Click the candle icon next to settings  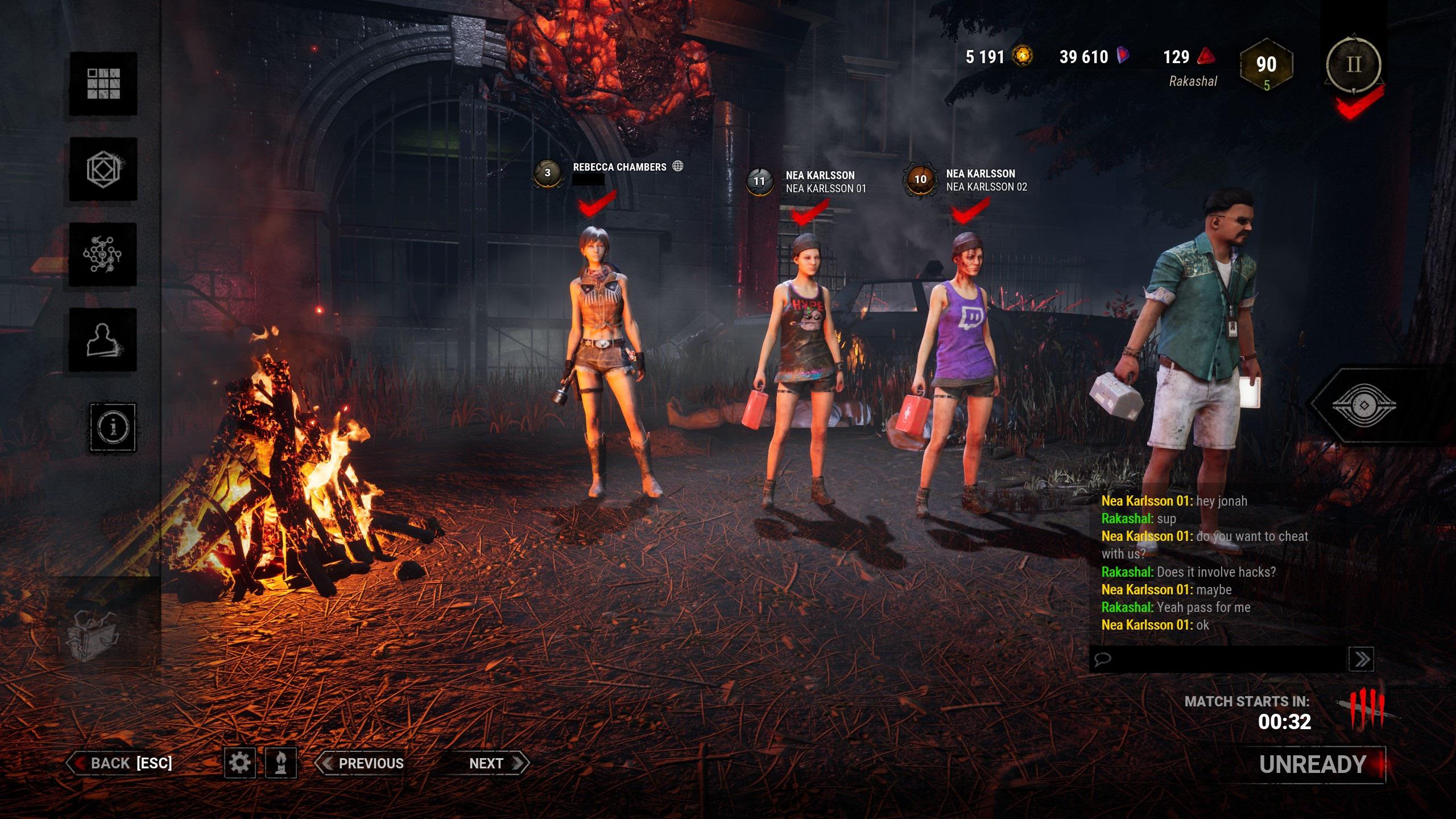280,763
